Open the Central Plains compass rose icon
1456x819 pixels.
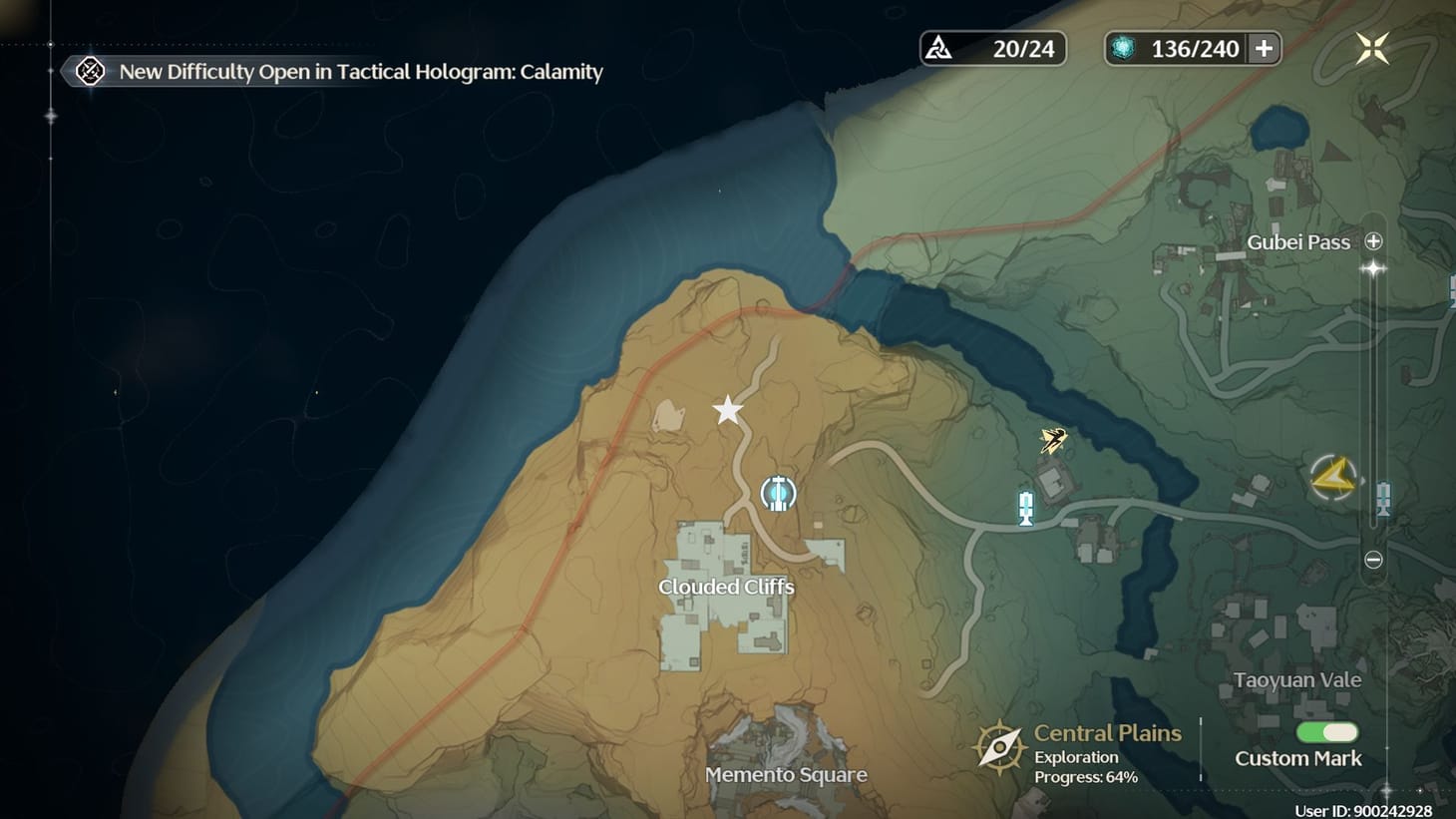click(998, 744)
